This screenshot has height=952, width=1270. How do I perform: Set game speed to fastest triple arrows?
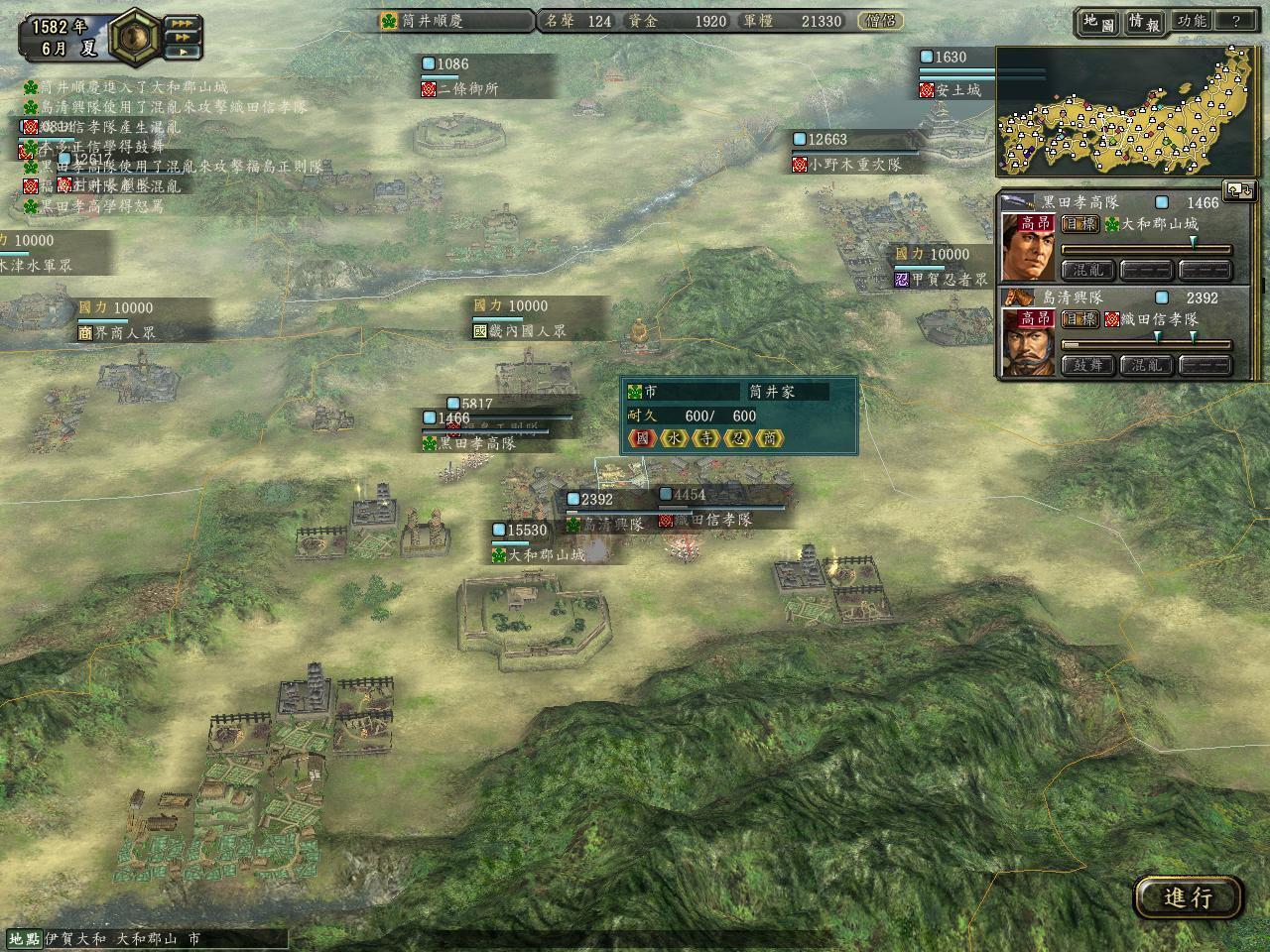tap(182, 23)
